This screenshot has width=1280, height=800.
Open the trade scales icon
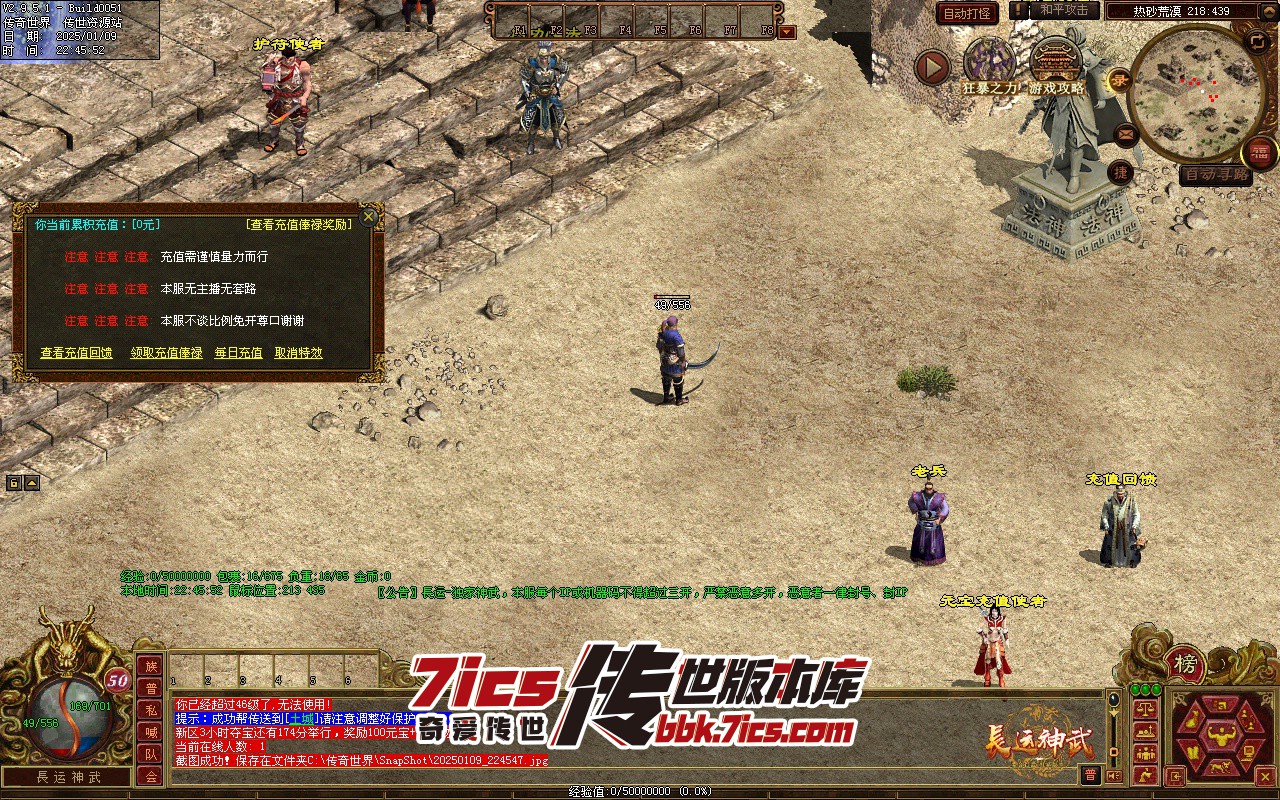[1146, 708]
